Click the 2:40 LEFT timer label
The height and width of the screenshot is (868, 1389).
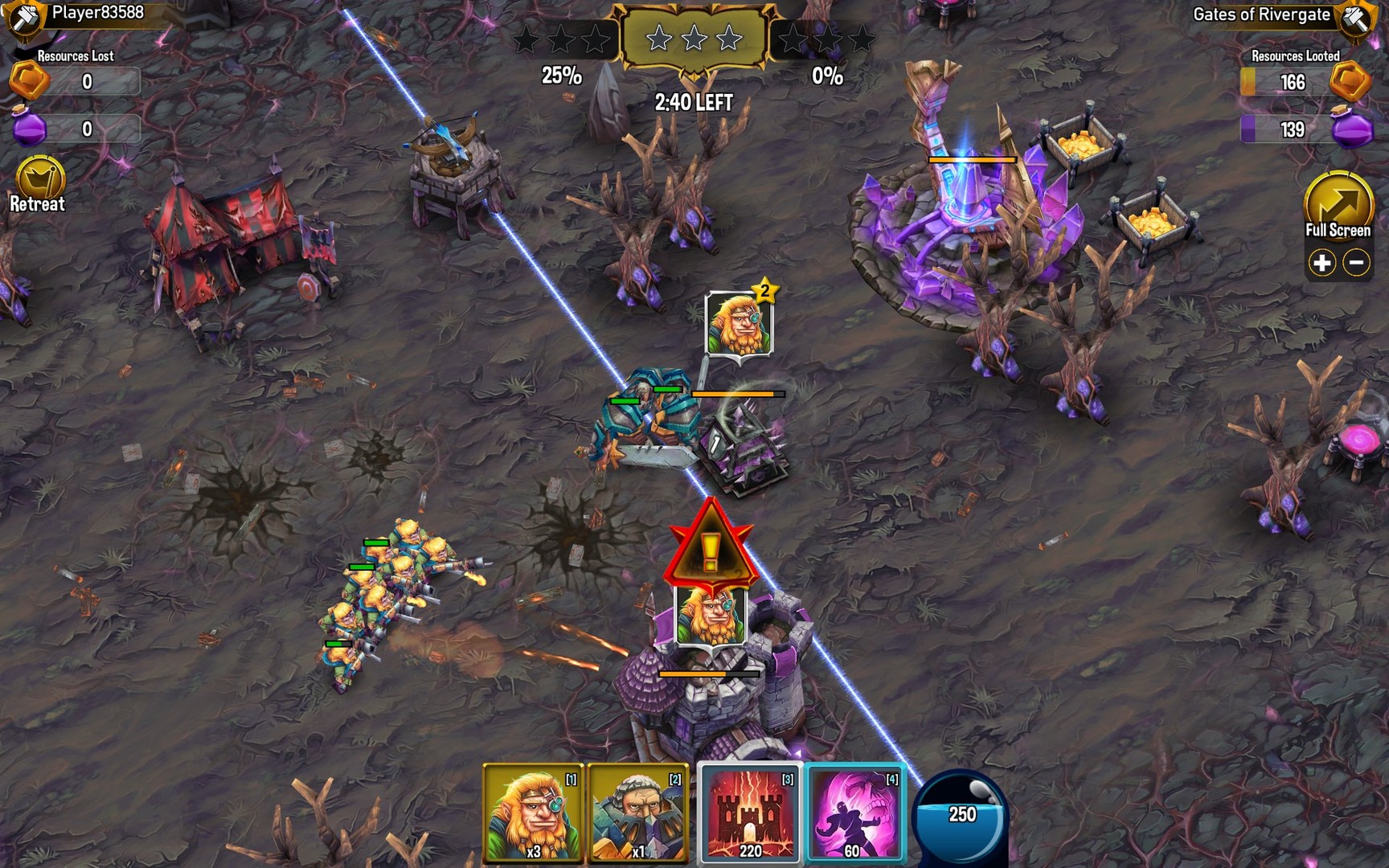tap(693, 102)
